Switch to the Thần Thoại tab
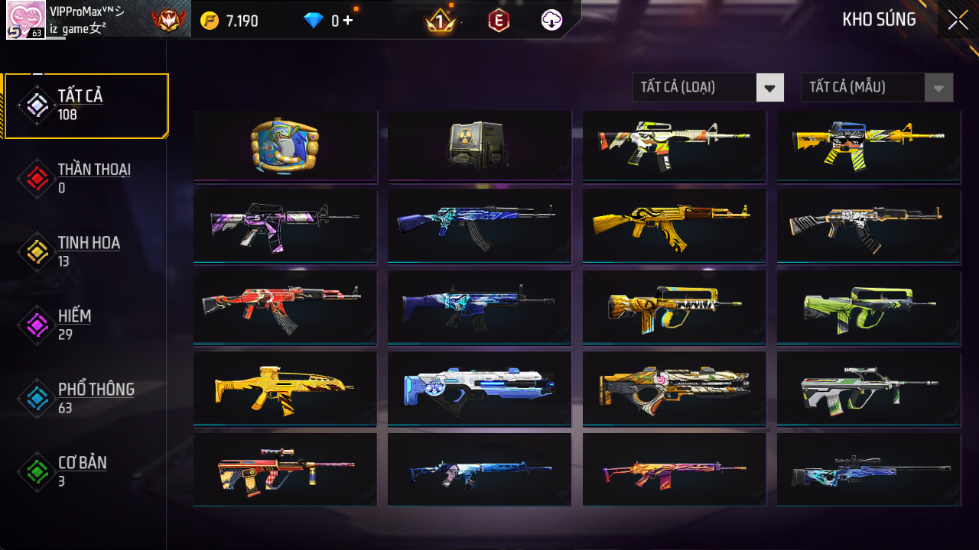Image resolution: width=979 pixels, height=550 pixels. 85,178
